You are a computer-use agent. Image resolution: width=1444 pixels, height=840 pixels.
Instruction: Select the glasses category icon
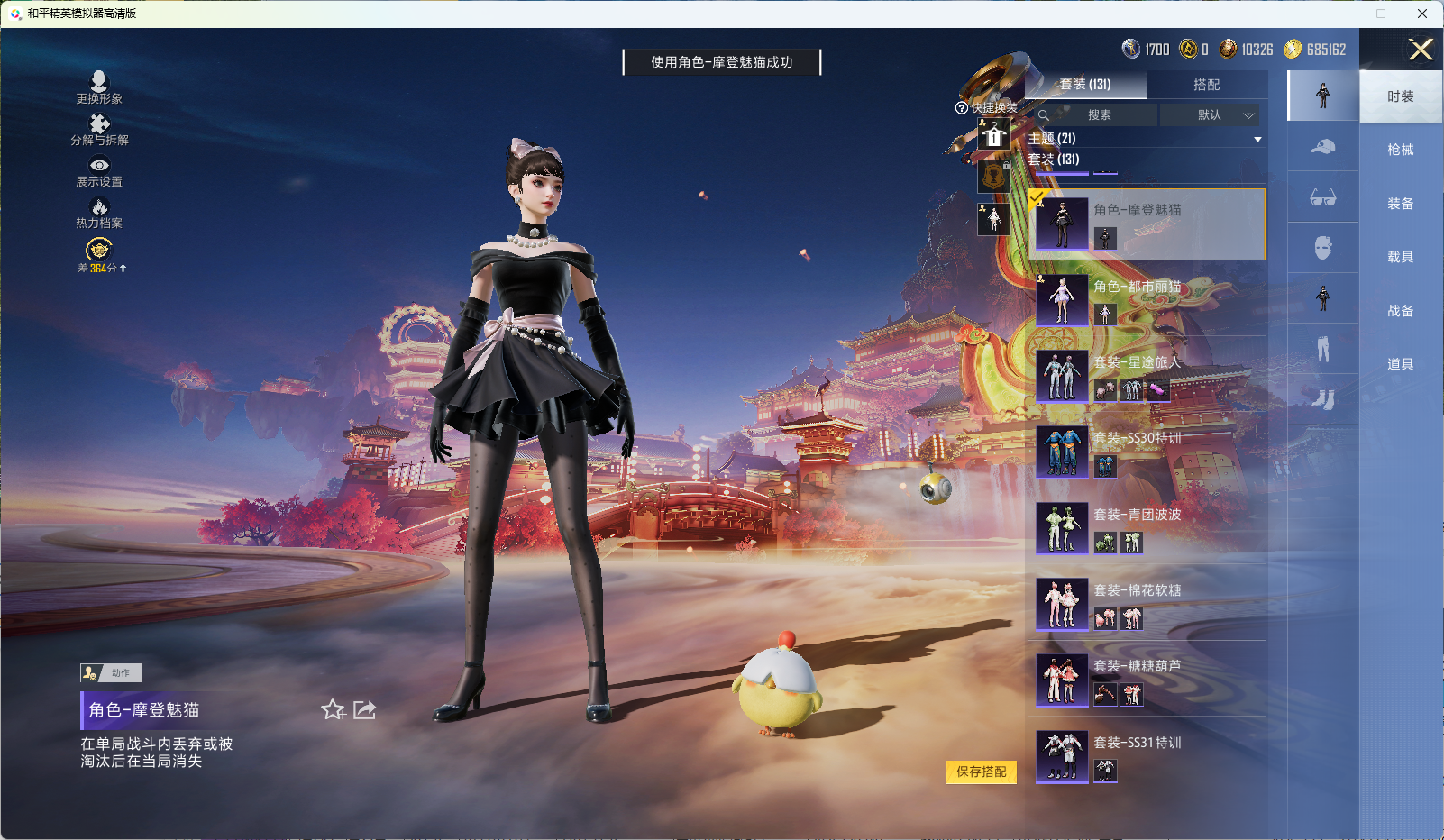1323,198
